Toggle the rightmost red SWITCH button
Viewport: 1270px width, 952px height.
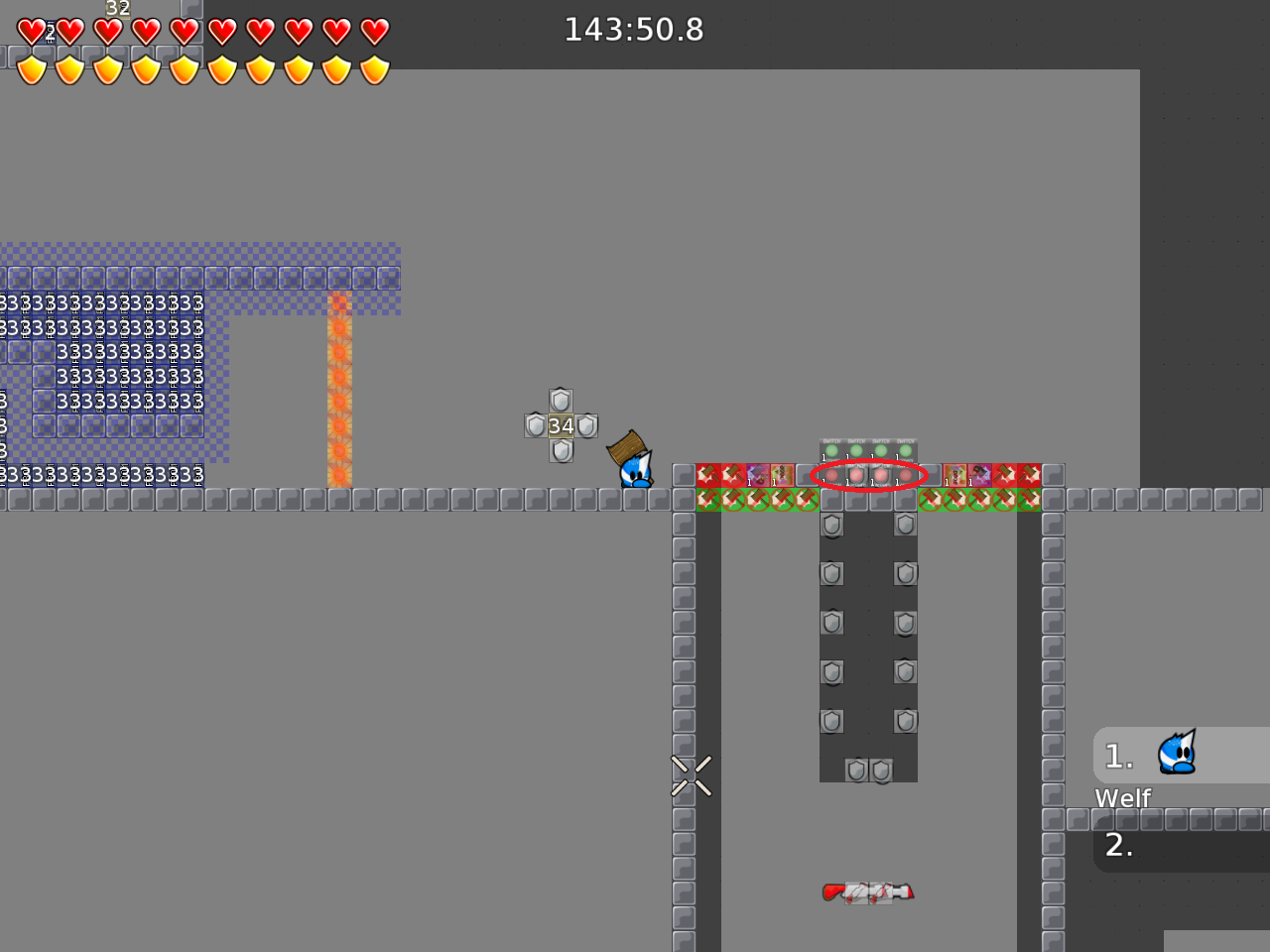pos(906,477)
